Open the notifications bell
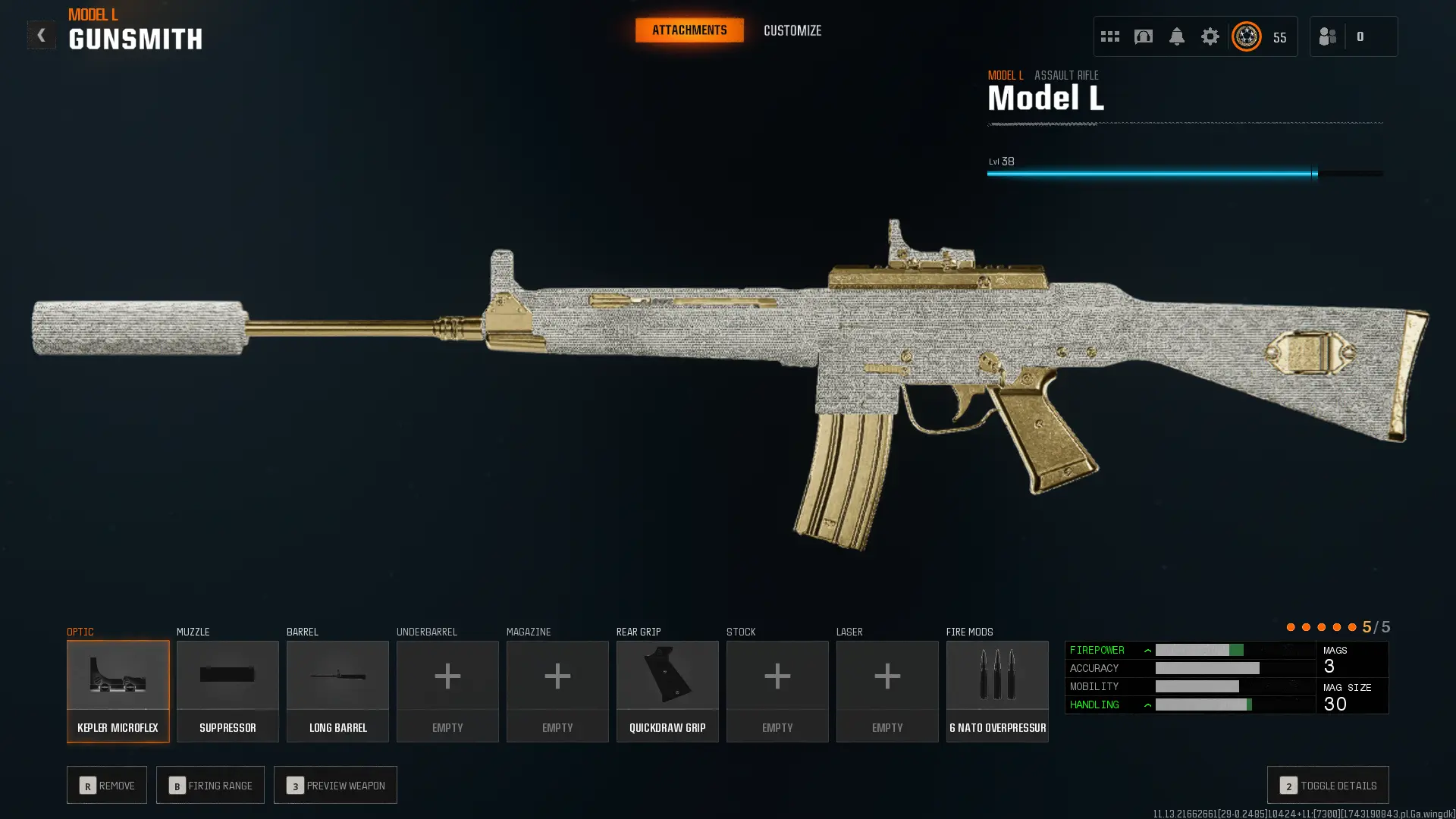 click(x=1177, y=36)
